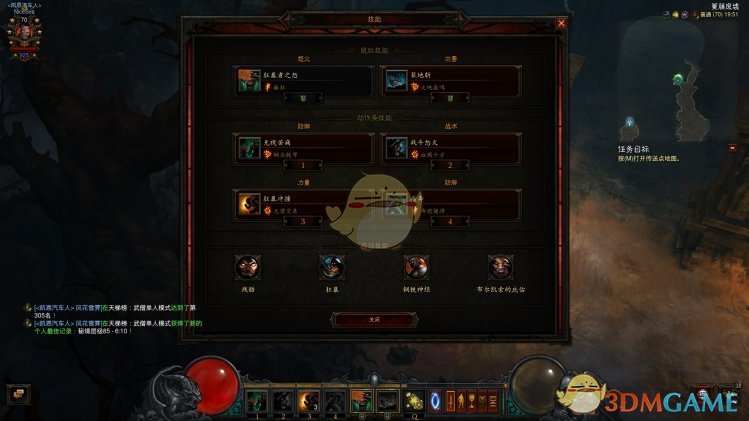Open the chat button at bottom left
Screen dimensions: 749x421
coord(19,394)
